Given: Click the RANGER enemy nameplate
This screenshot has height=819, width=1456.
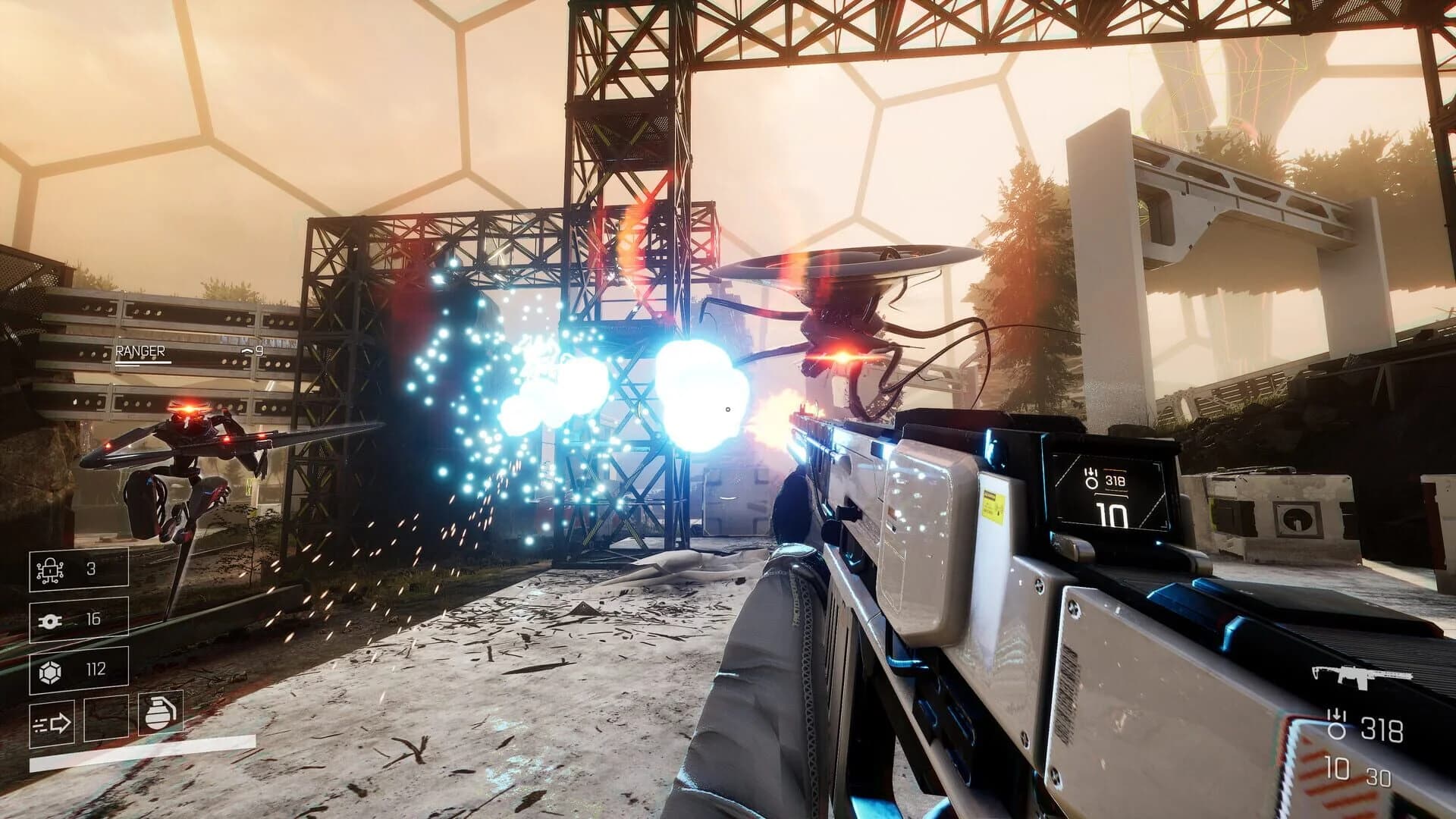Looking at the screenshot, I should pos(140,350).
